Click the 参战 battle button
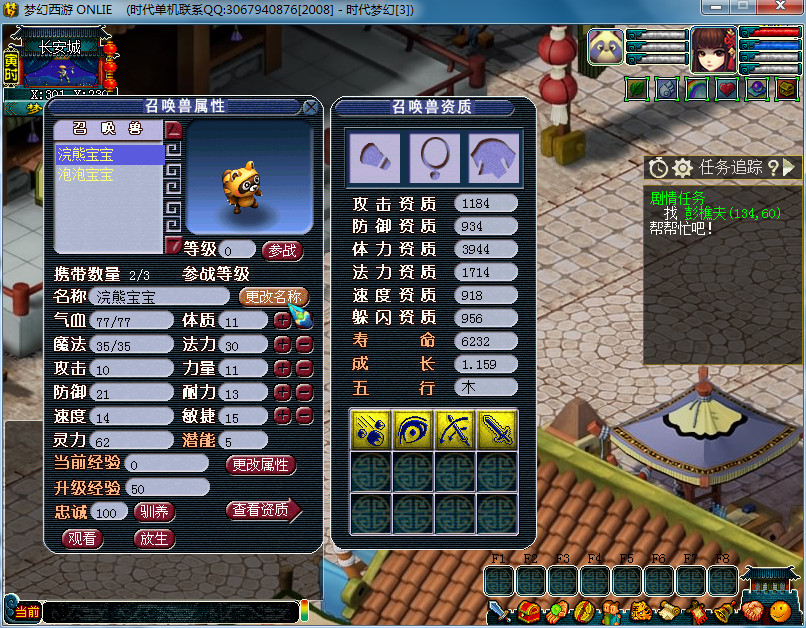This screenshot has height=628, width=806. [282, 250]
